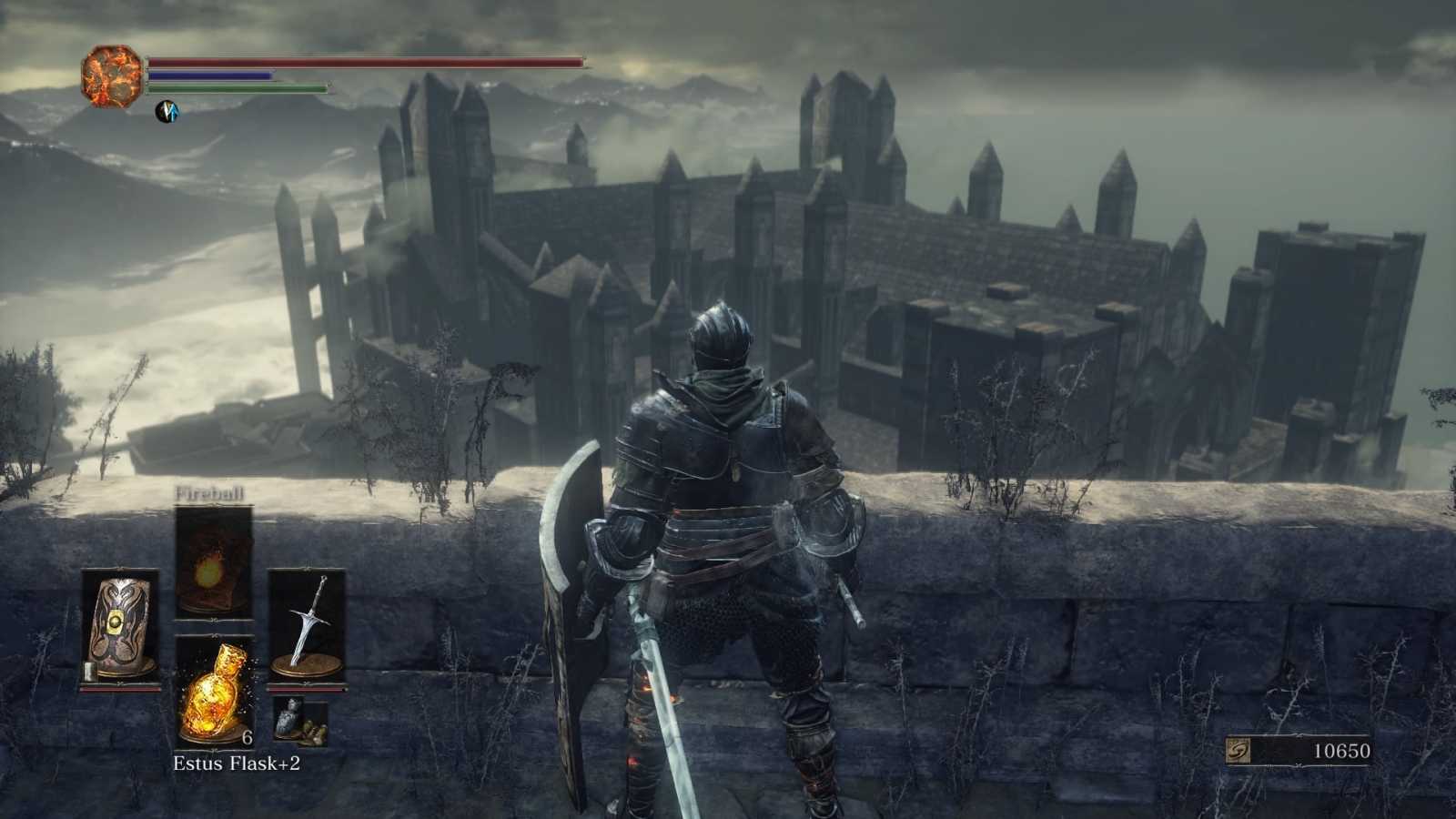Image resolution: width=1456 pixels, height=819 pixels.
Task: Click the red health bar
Action: [x=364, y=62]
